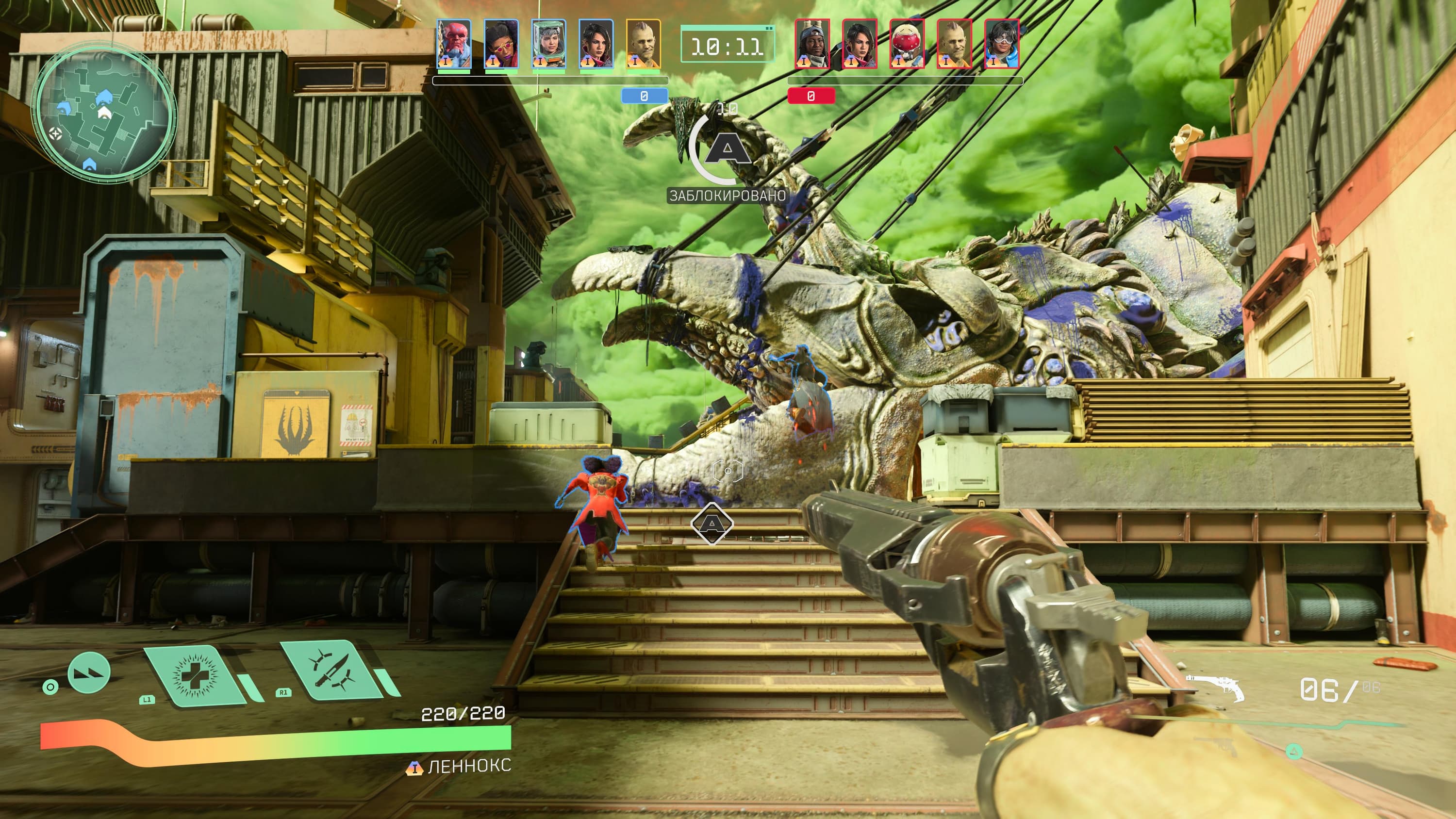Select the mohawk teammate portrait in blue team
Viewport: 1456px width, 819px height.
click(x=643, y=44)
